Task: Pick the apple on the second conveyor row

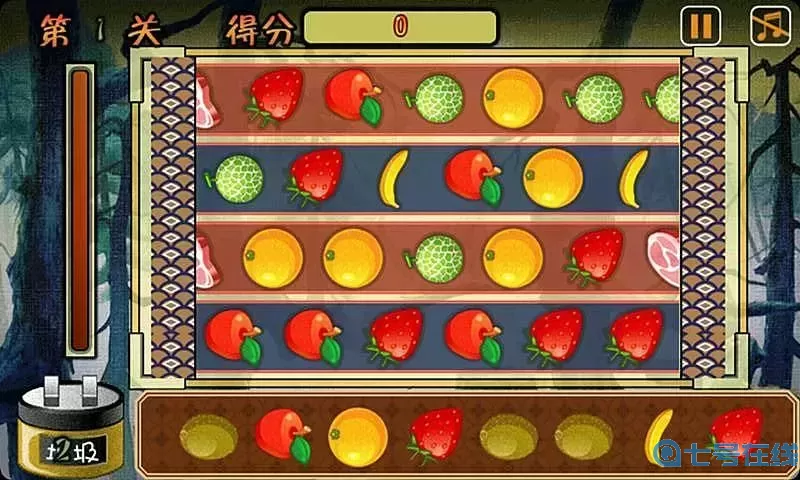Action: click(473, 176)
